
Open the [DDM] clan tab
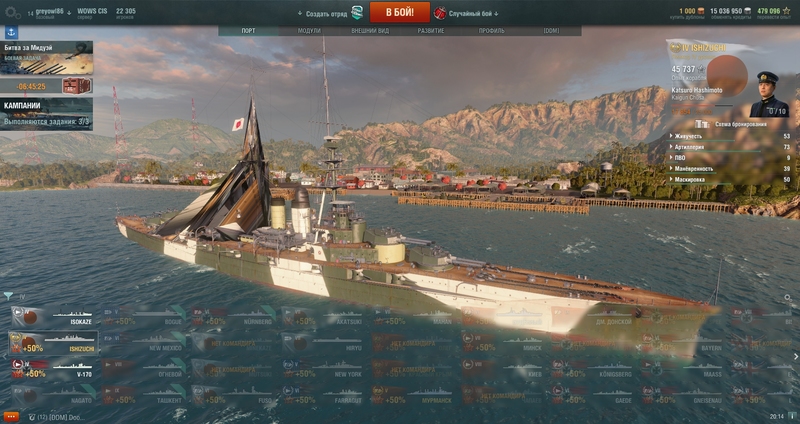(551, 31)
